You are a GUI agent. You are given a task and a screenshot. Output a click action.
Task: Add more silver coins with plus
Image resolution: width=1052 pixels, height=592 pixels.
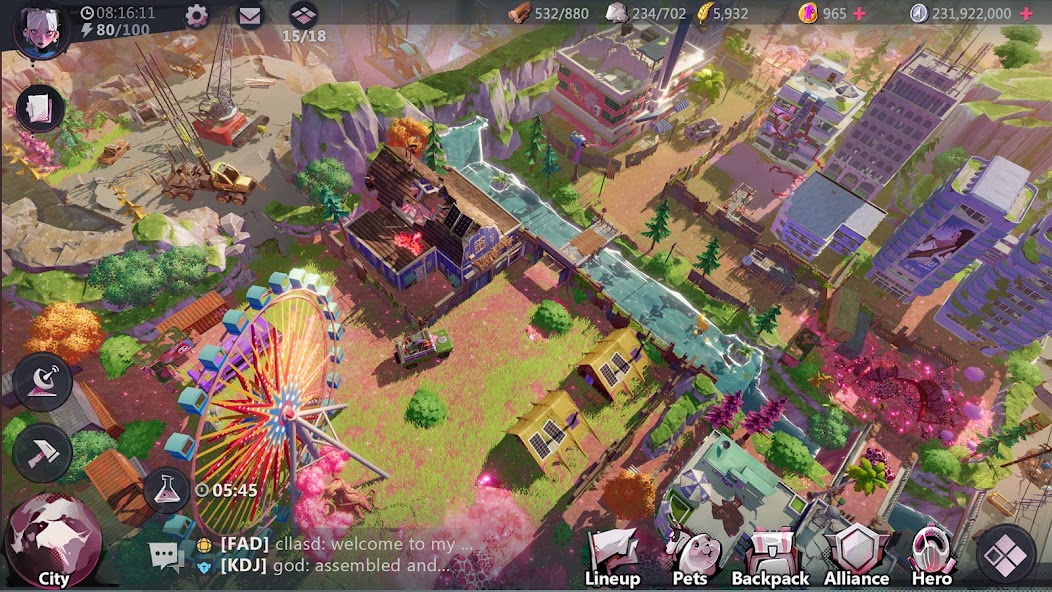[1025, 13]
